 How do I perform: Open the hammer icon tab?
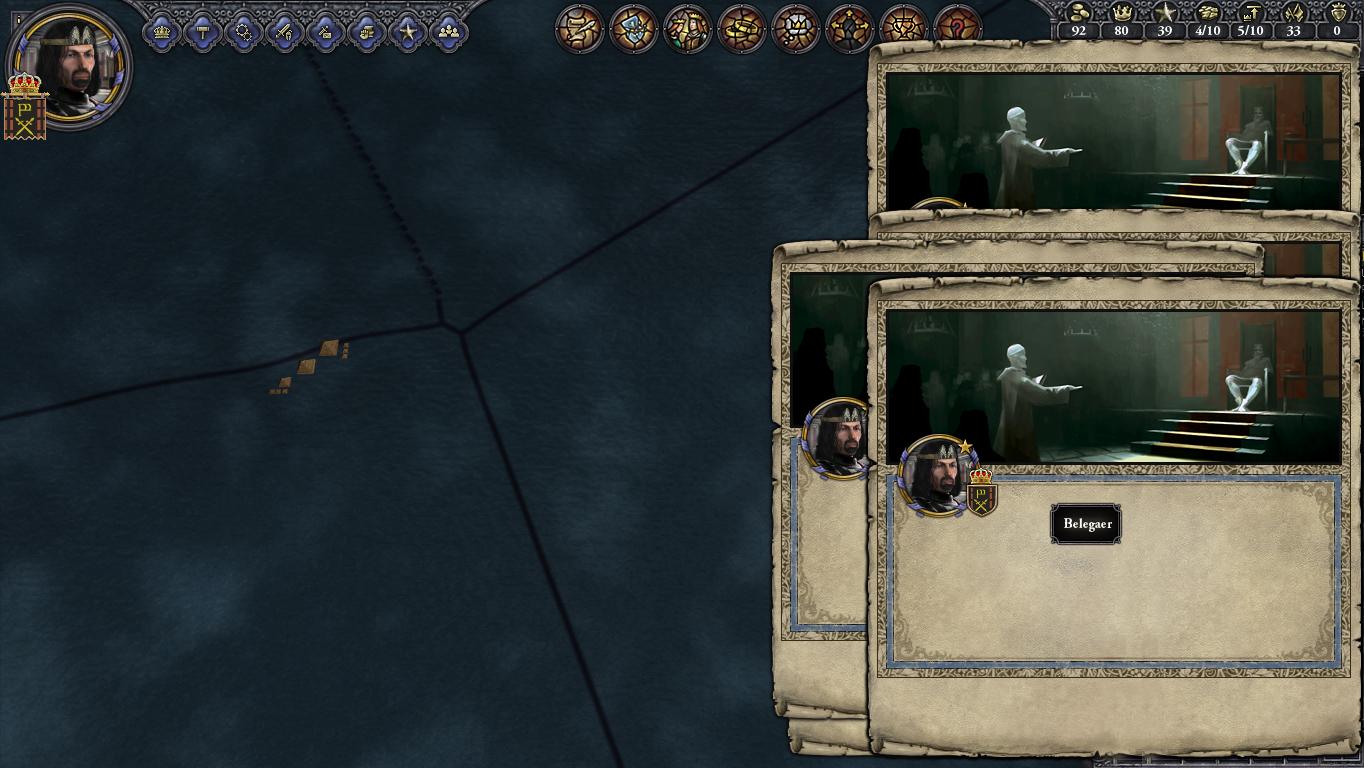coord(203,32)
